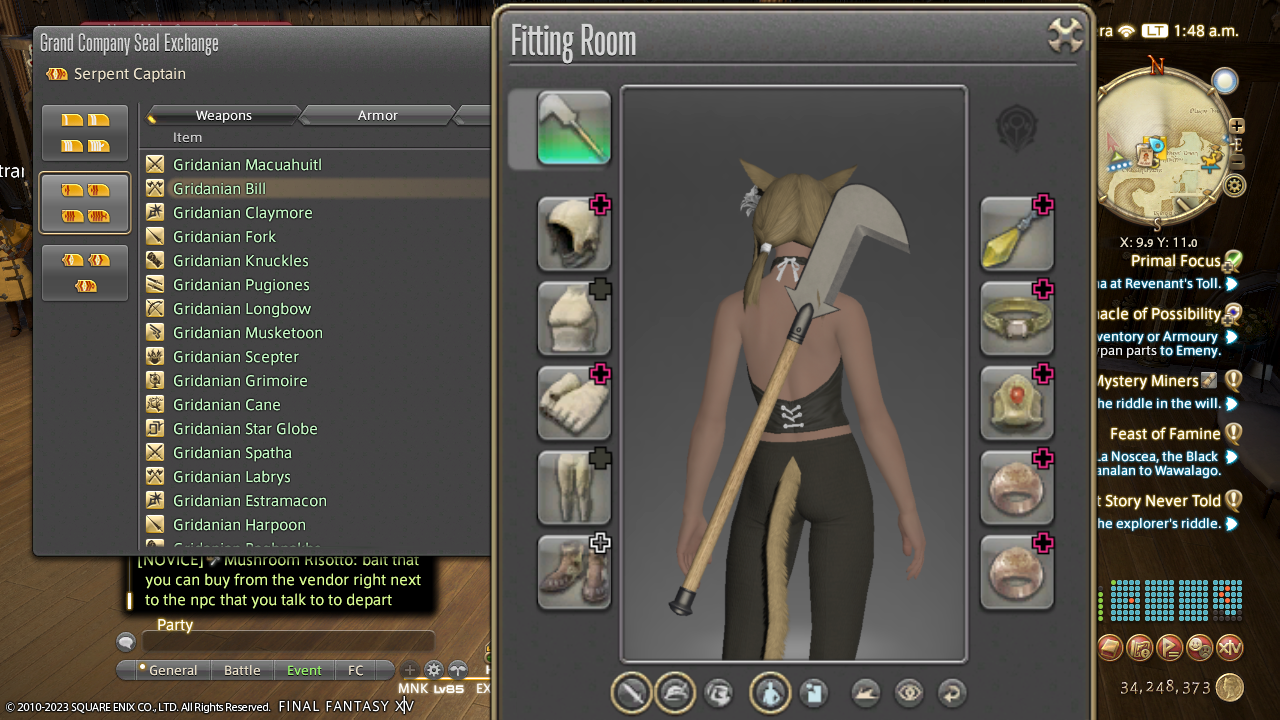Open the Event chat tab
Image resolution: width=1280 pixels, height=720 pixels.
pyautogui.click(x=304, y=670)
